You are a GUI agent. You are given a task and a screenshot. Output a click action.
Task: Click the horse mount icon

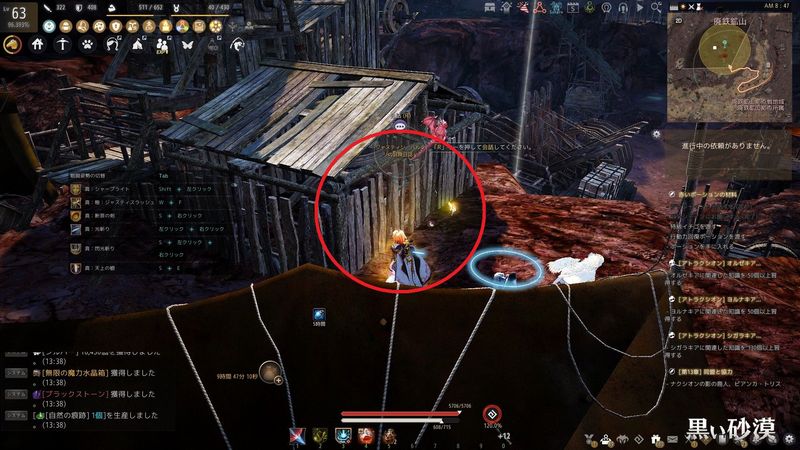click(14, 44)
